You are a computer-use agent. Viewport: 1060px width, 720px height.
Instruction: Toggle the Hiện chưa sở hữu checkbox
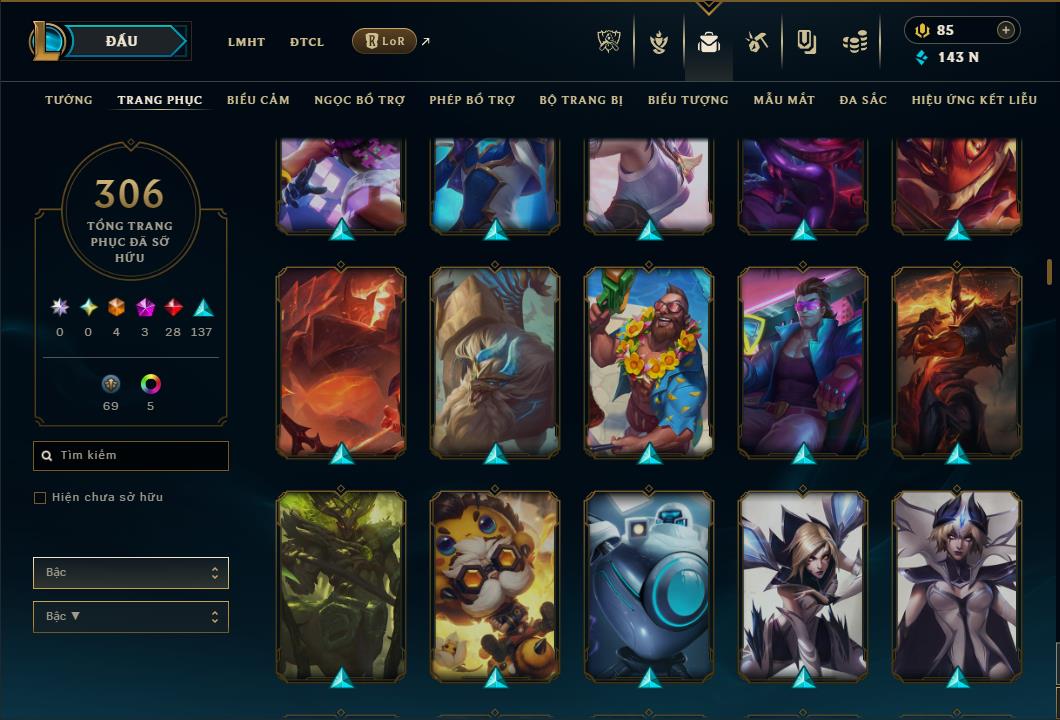coord(40,498)
